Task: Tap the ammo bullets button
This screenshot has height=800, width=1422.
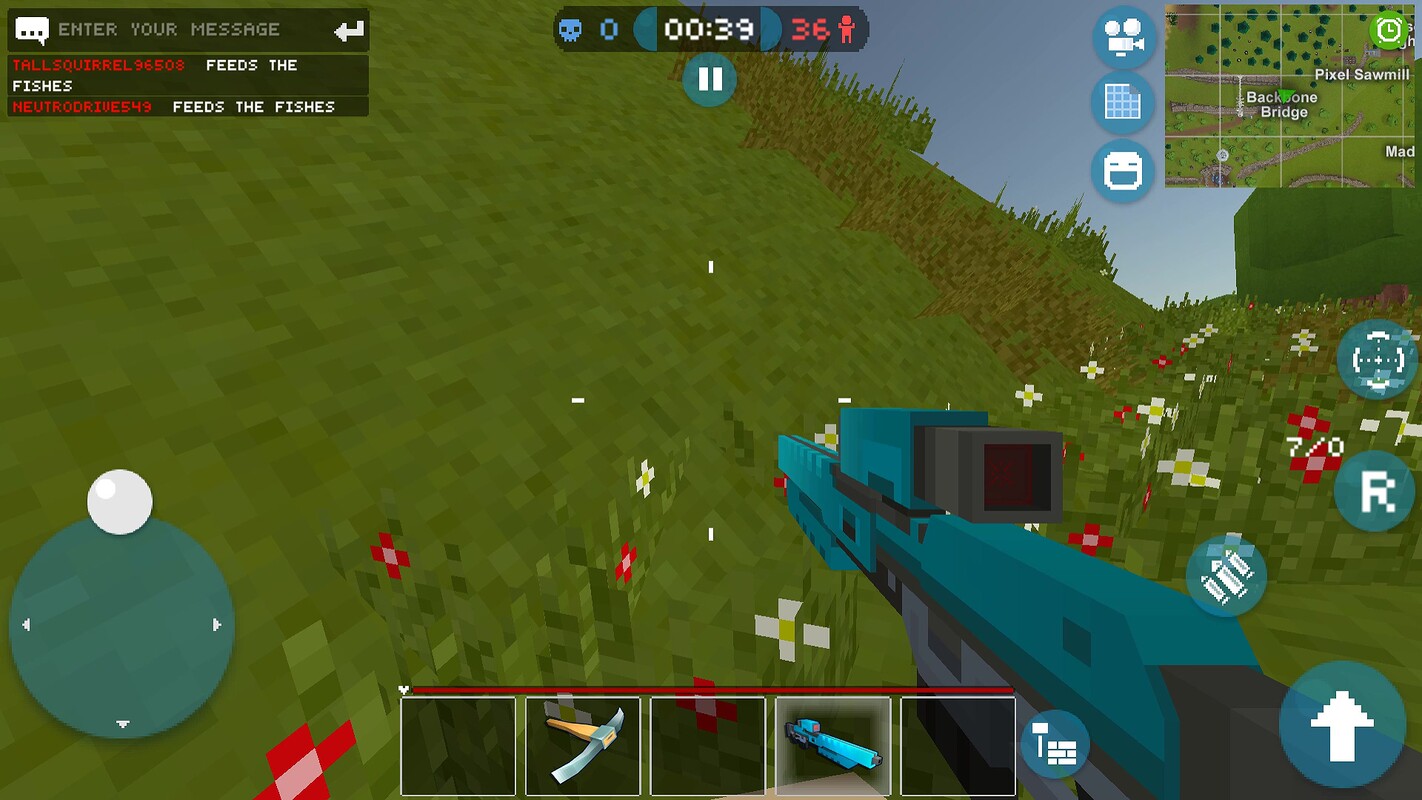Action: click(x=1227, y=576)
